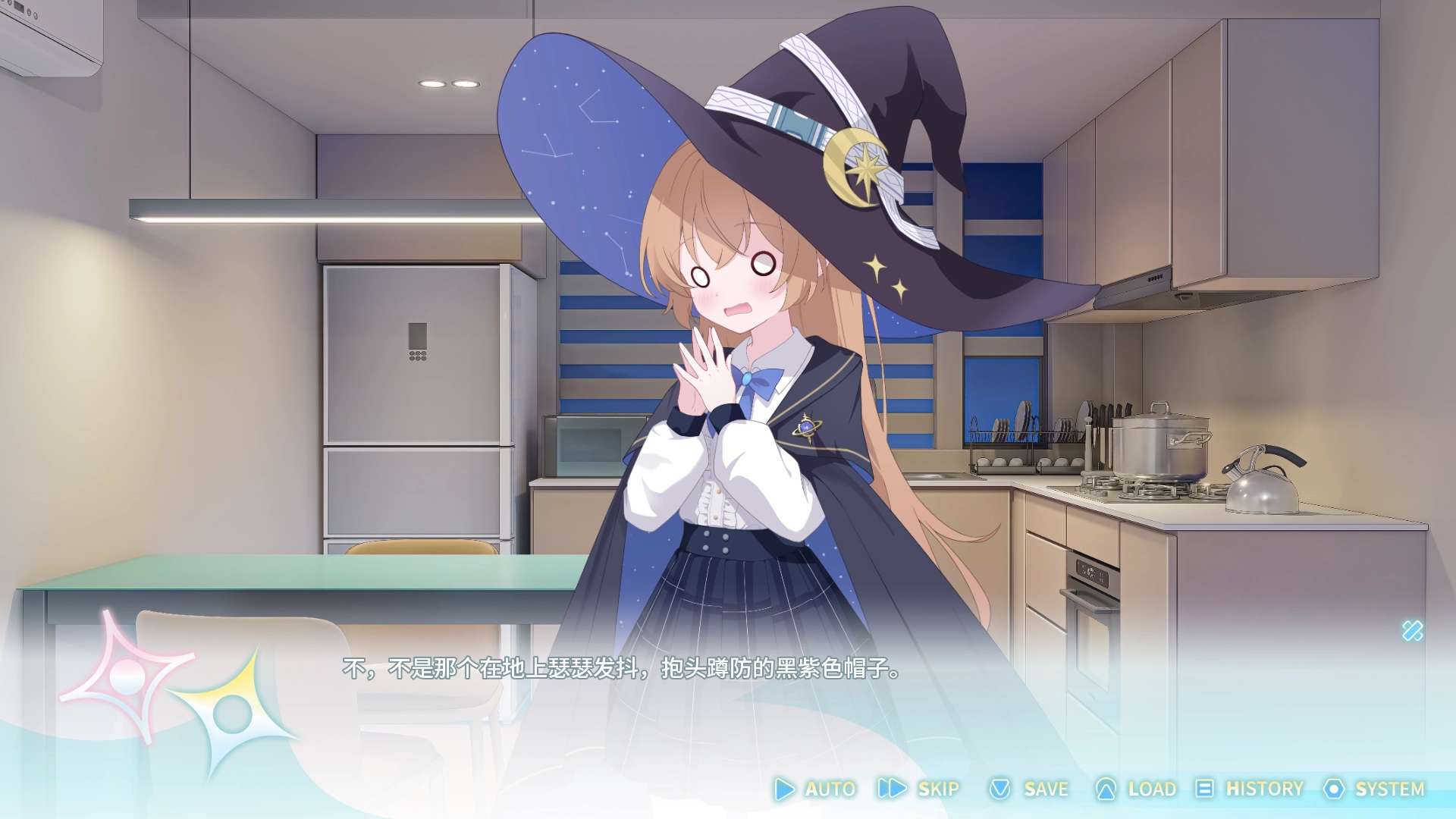Viewport: 1456px width, 819px height.
Task: Enable AUTO text advance mode
Action: pos(816,789)
